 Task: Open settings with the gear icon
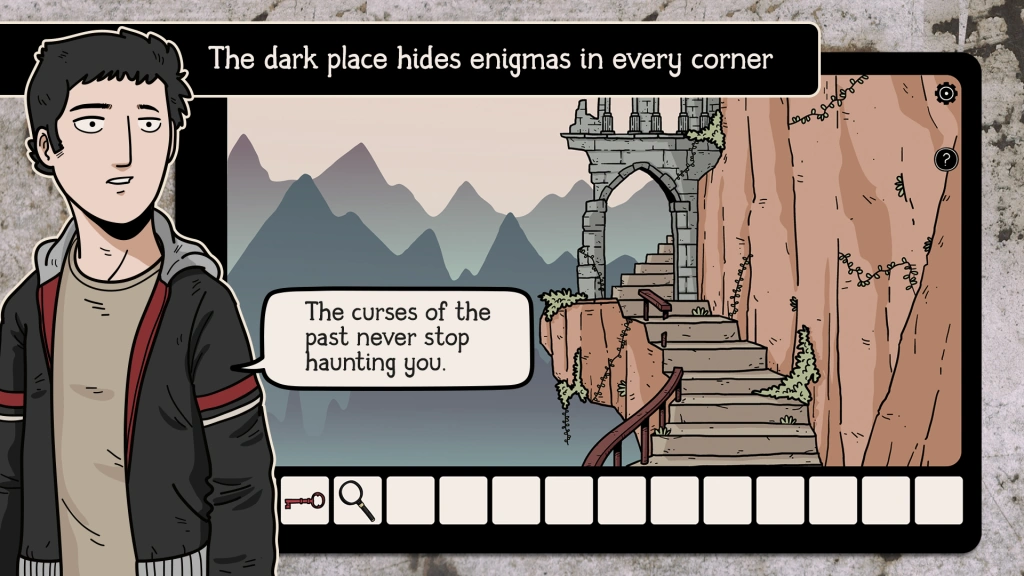(x=946, y=94)
